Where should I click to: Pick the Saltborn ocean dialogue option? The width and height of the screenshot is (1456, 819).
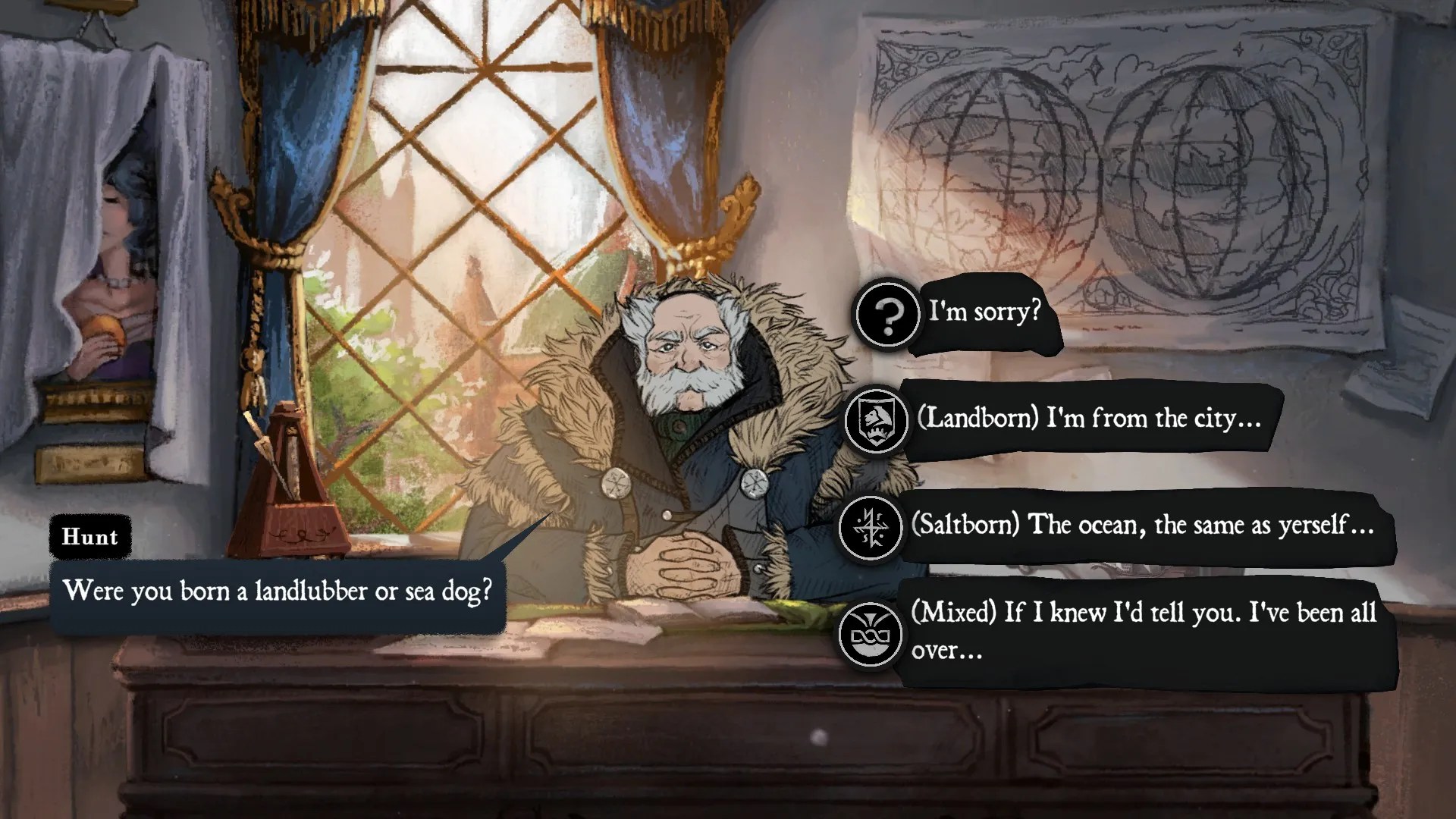coord(1142,526)
